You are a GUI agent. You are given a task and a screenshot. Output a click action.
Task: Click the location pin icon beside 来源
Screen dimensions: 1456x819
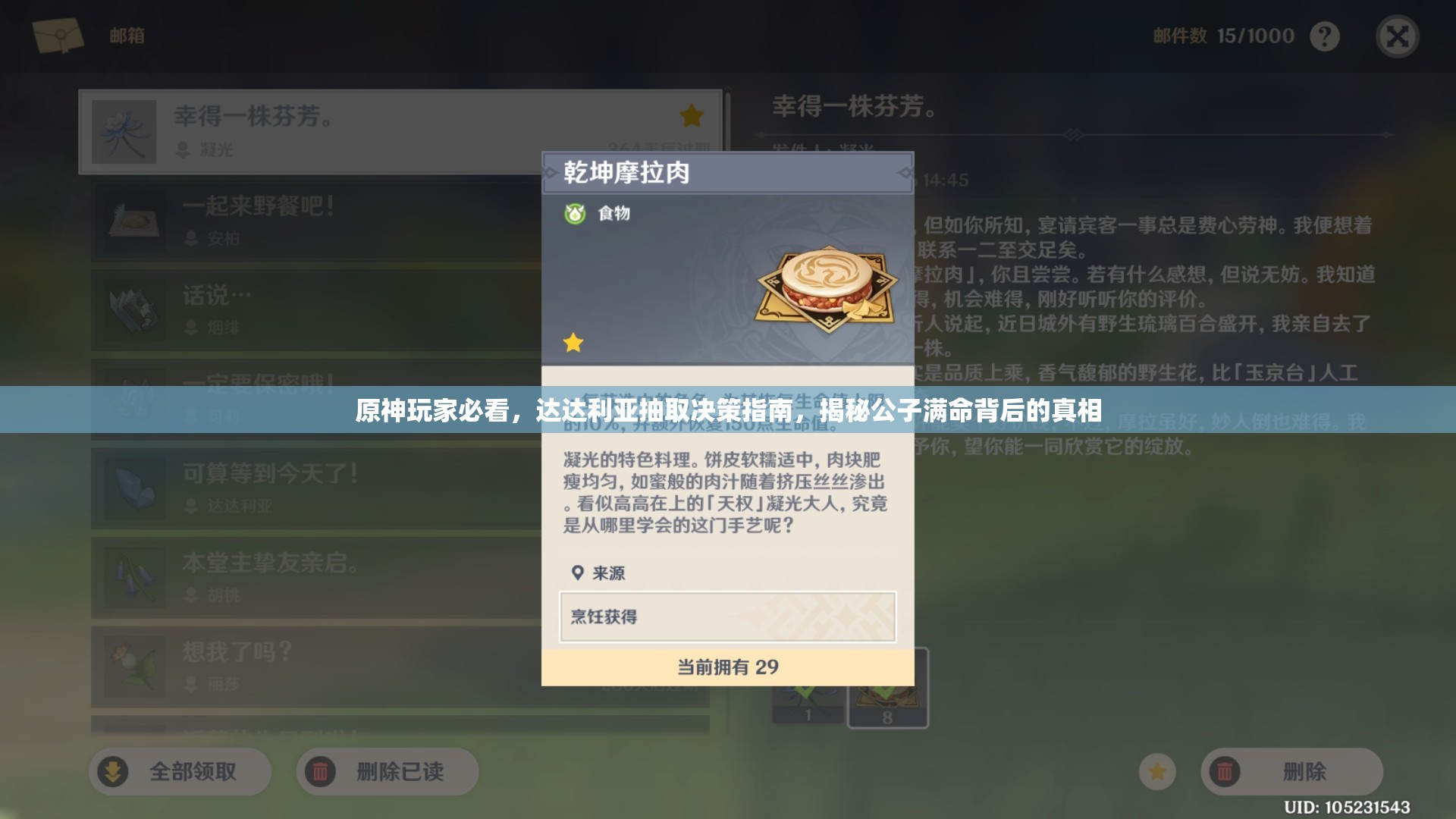(578, 574)
